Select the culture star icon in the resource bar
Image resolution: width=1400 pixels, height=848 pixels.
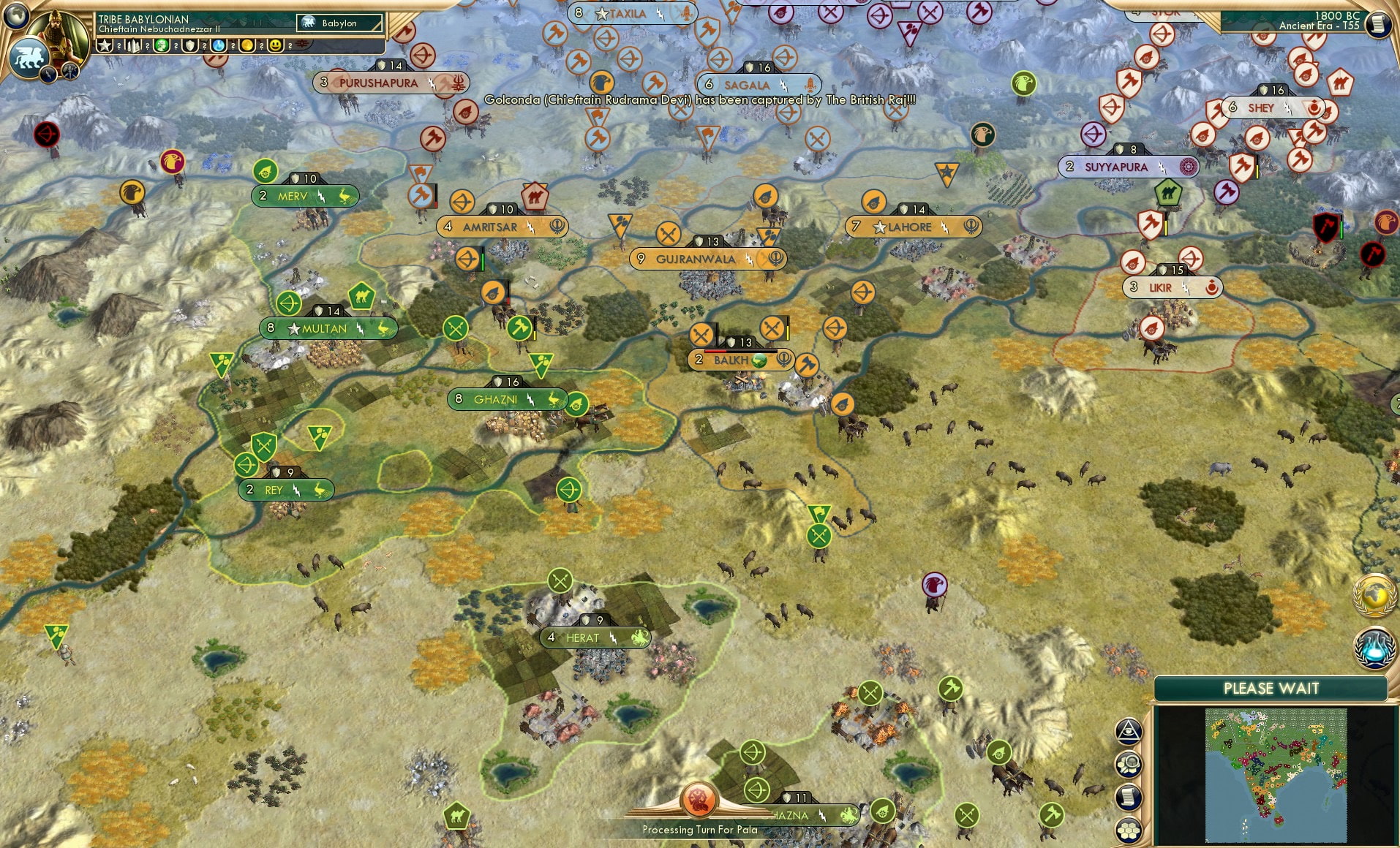pos(105,45)
